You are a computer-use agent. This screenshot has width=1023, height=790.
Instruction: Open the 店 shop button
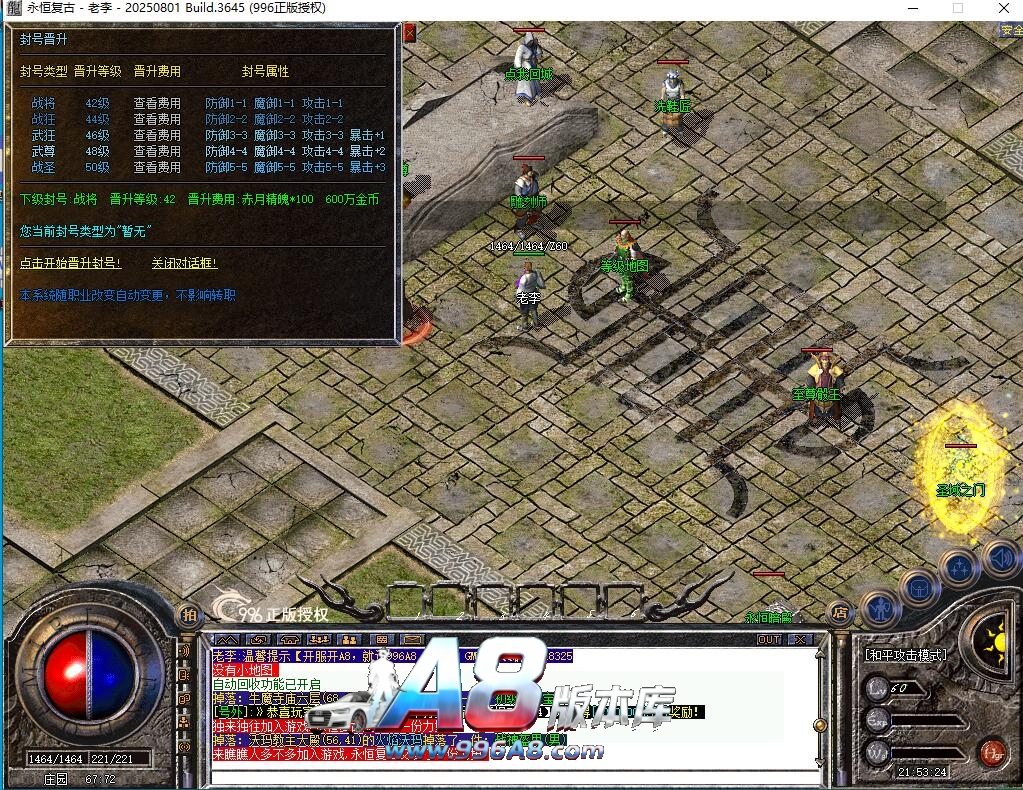pyautogui.click(x=841, y=613)
